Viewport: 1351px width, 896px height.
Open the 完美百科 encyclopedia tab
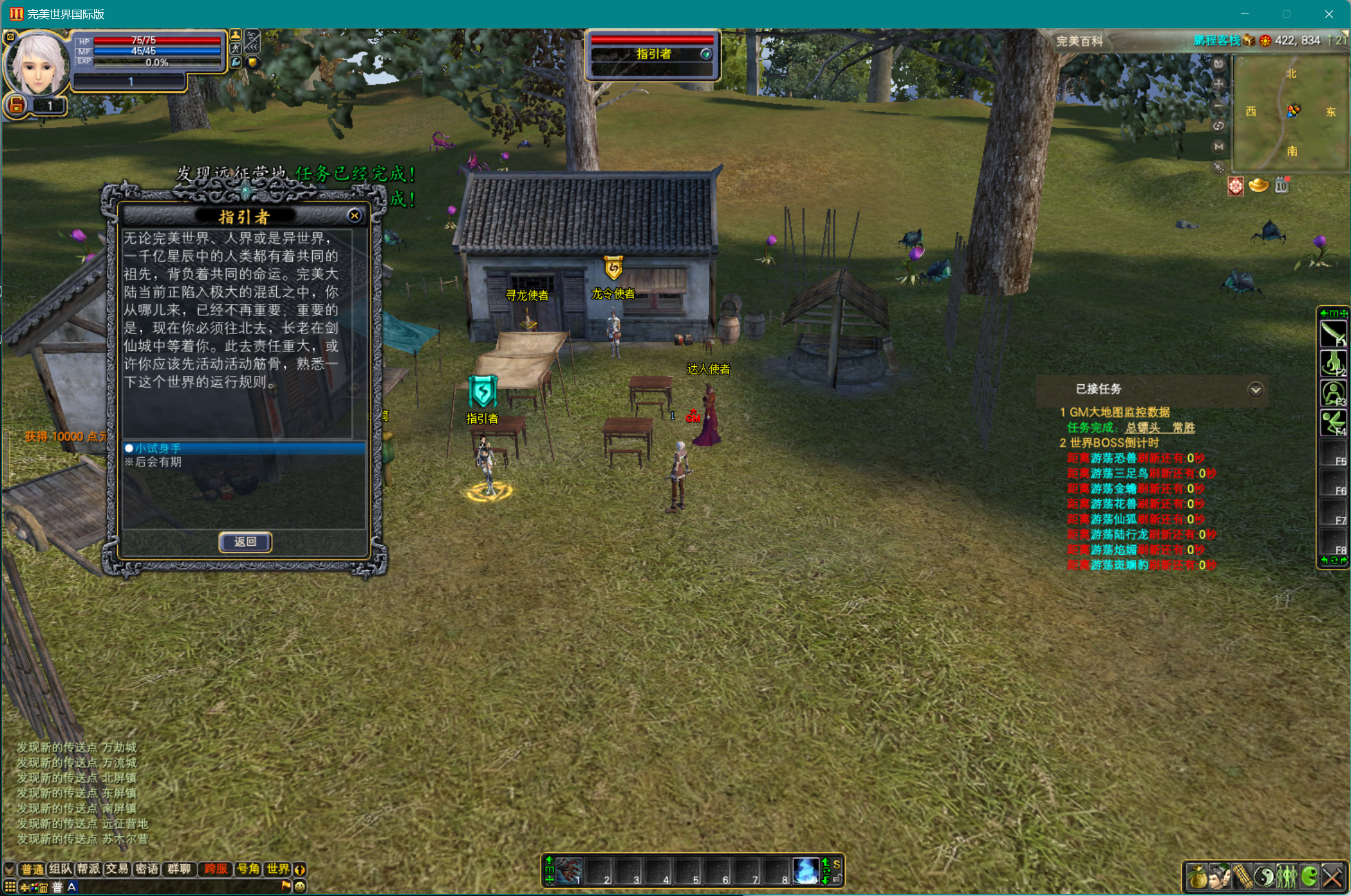1079,41
